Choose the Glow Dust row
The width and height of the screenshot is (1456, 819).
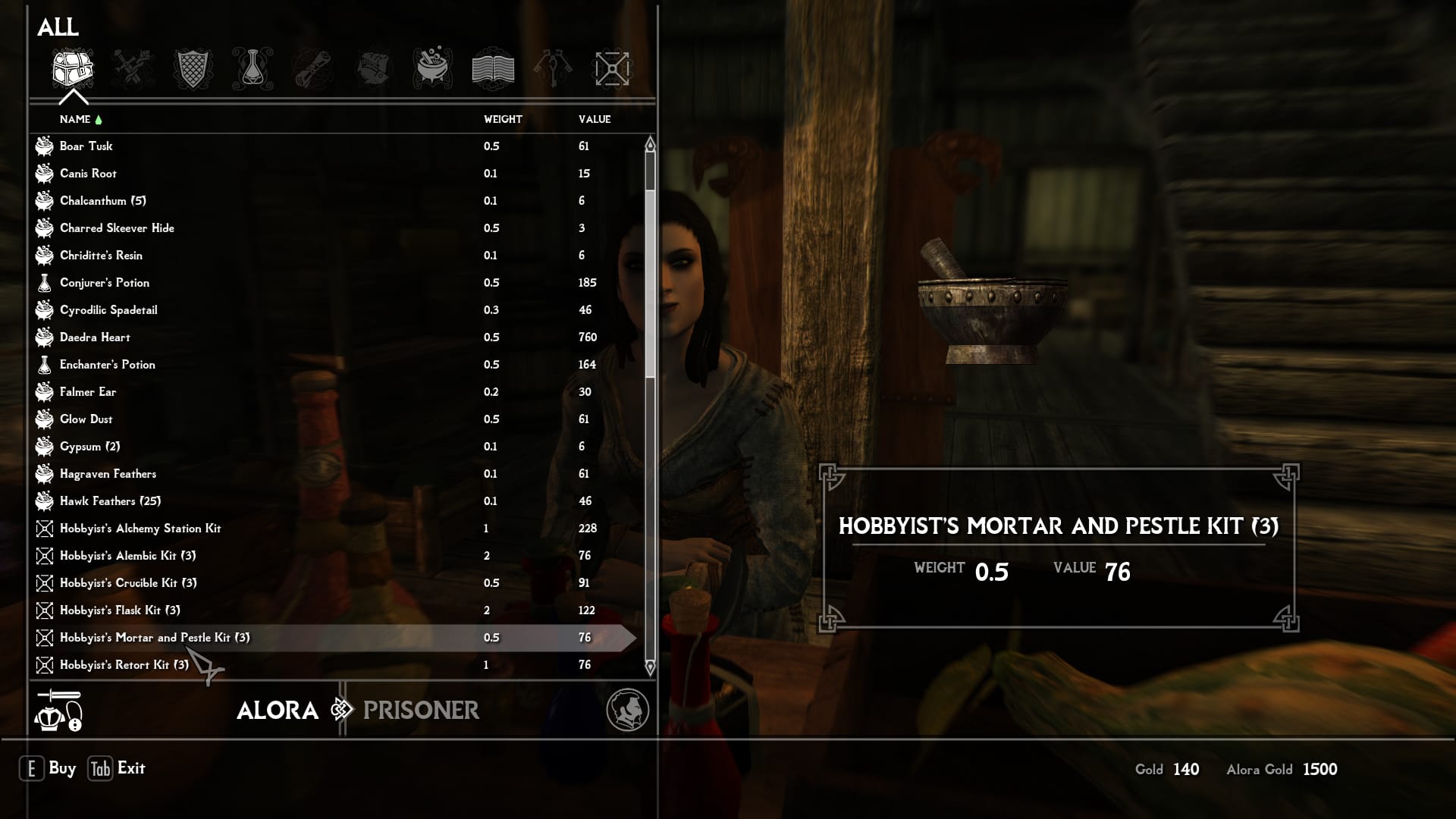[x=86, y=419]
